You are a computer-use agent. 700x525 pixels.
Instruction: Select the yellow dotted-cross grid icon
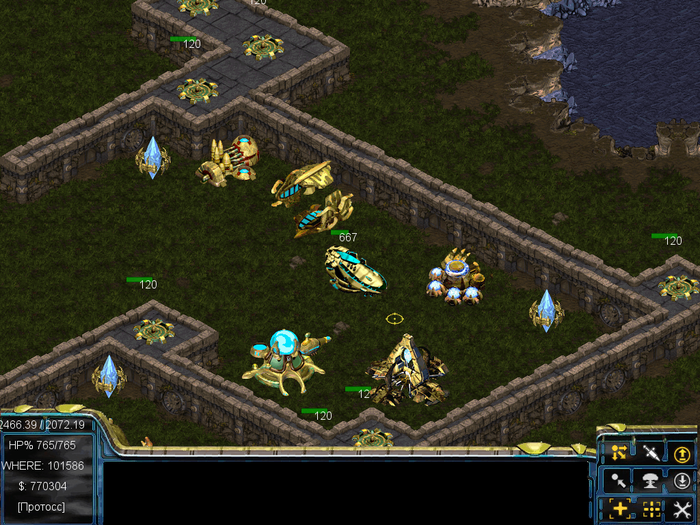(x=651, y=509)
